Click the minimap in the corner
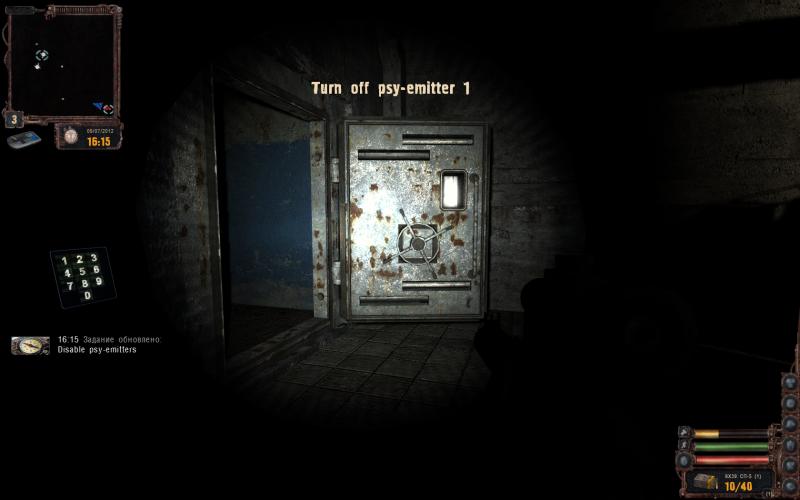 [x=63, y=62]
